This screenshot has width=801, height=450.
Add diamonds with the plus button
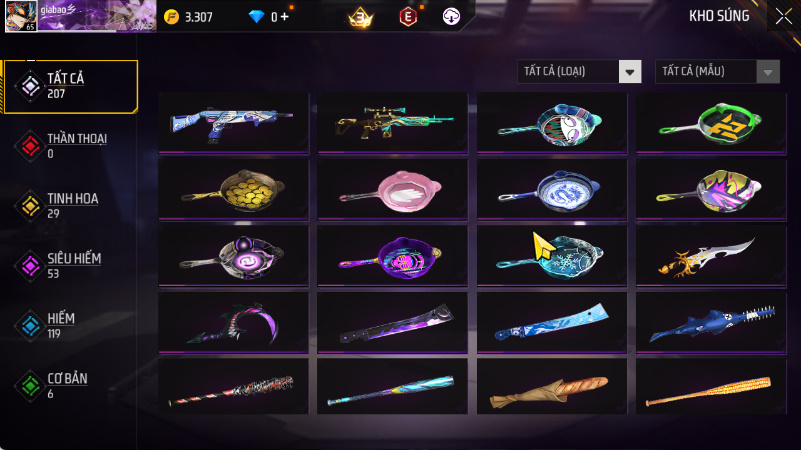click(285, 17)
